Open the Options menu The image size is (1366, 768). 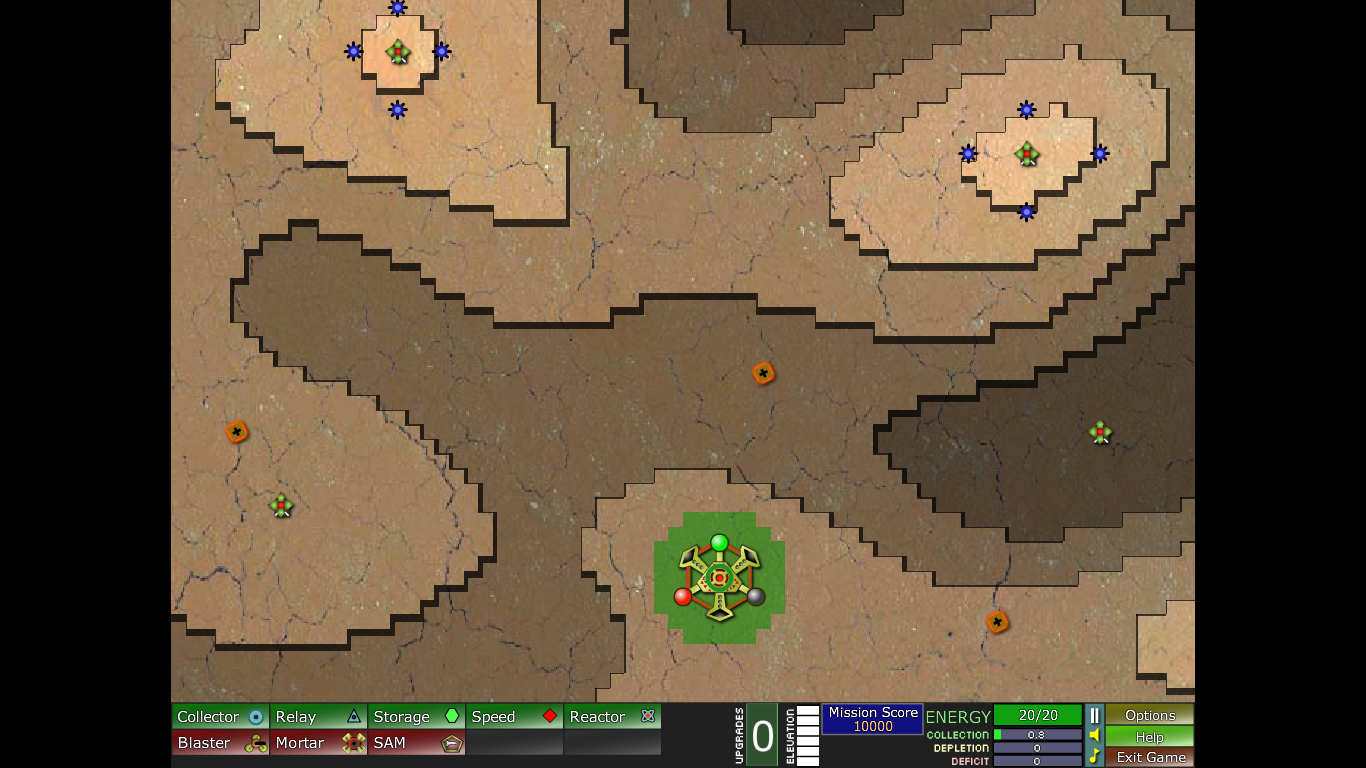tap(1150, 715)
